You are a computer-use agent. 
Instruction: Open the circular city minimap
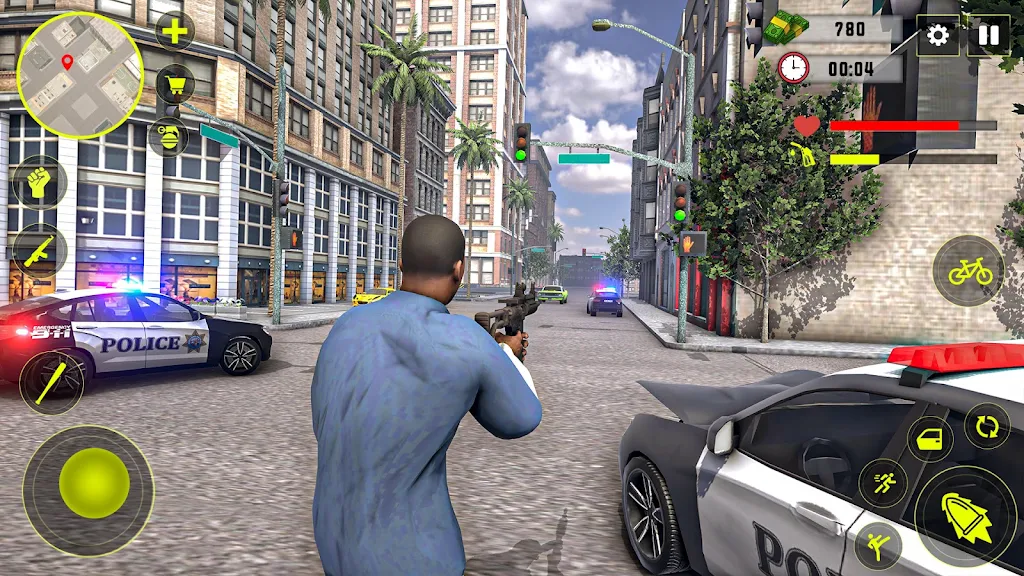pos(80,75)
